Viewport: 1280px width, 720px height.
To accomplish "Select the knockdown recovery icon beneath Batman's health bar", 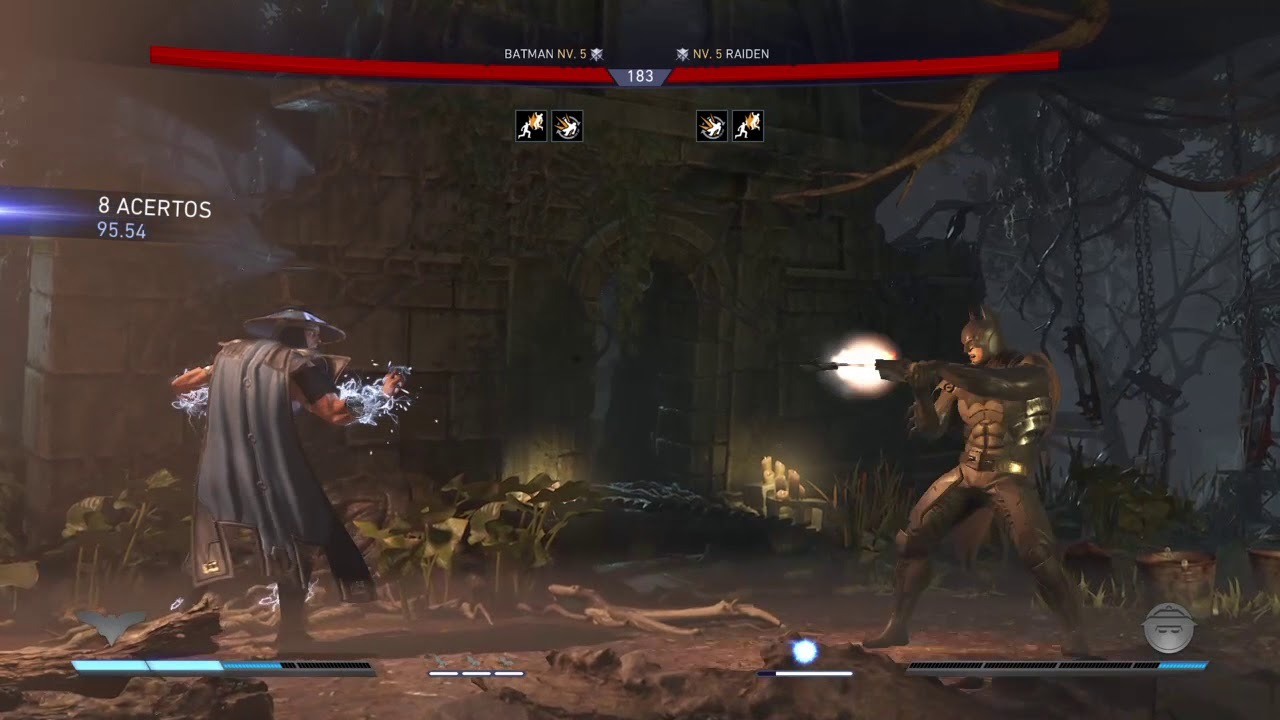I will pyautogui.click(x=567, y=126).
